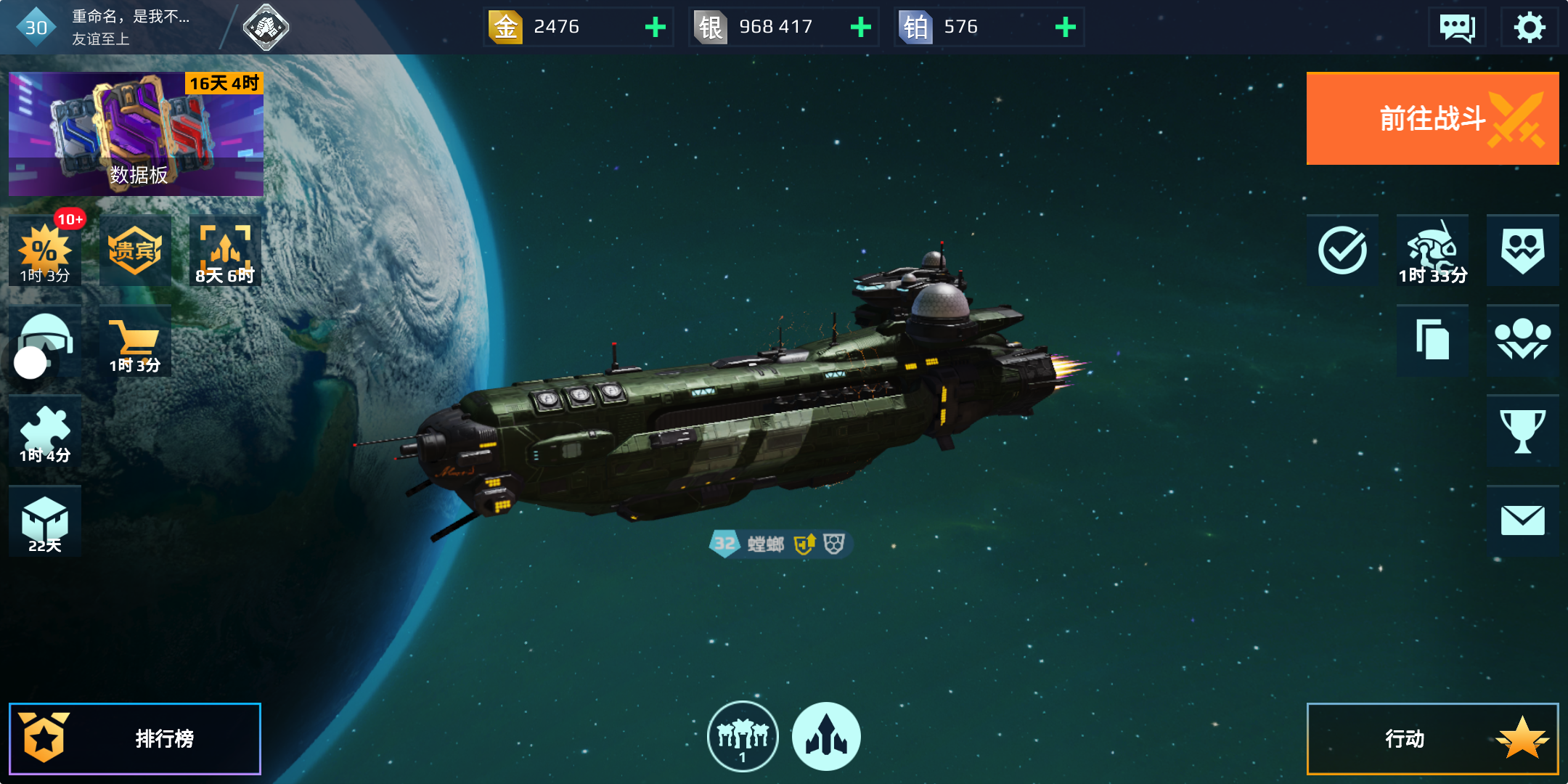
Task: Open the 排行榜 leaderboard
Action: (x=135, y=738)
